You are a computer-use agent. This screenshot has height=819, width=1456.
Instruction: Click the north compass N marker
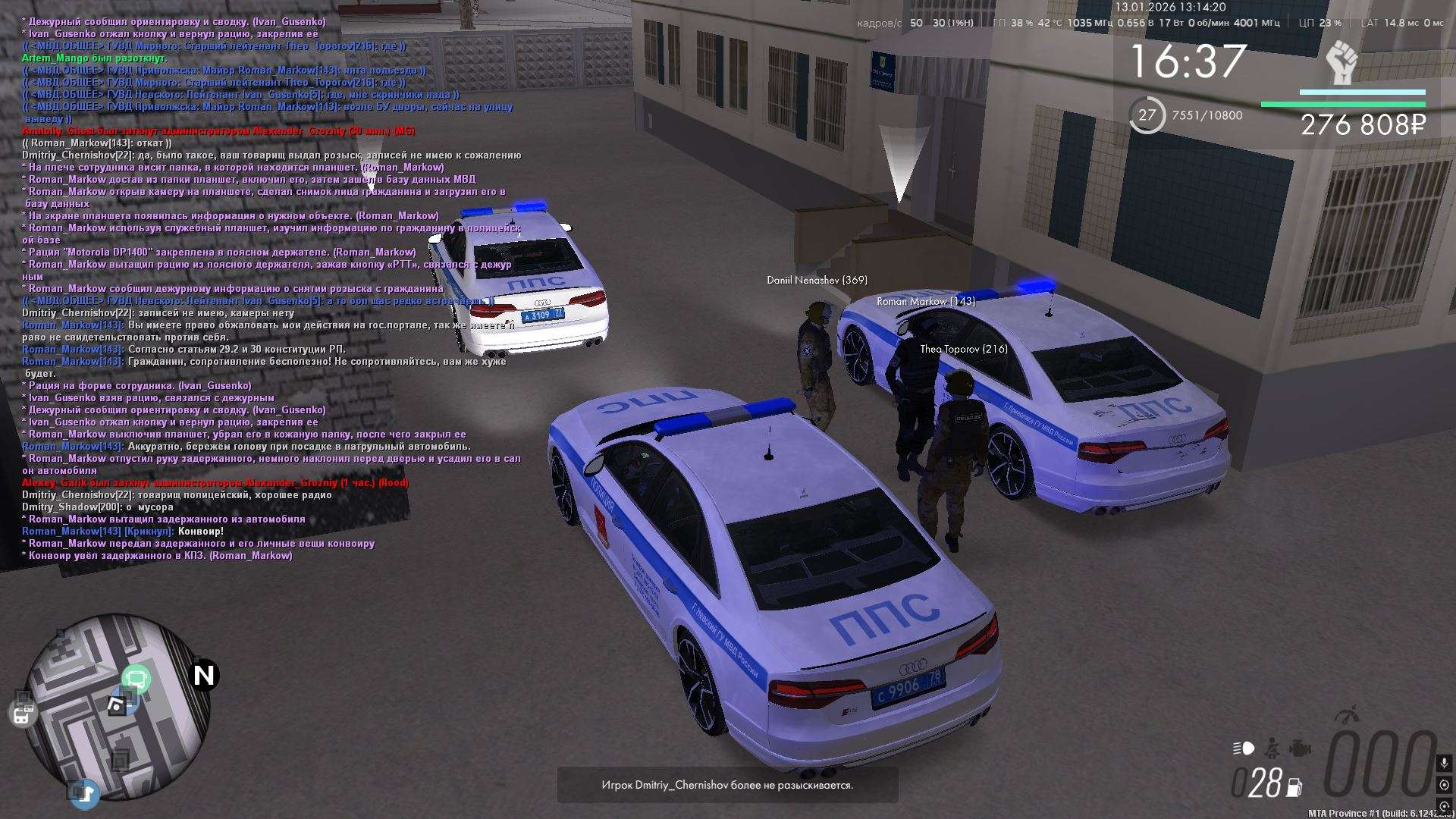(204, 675)
